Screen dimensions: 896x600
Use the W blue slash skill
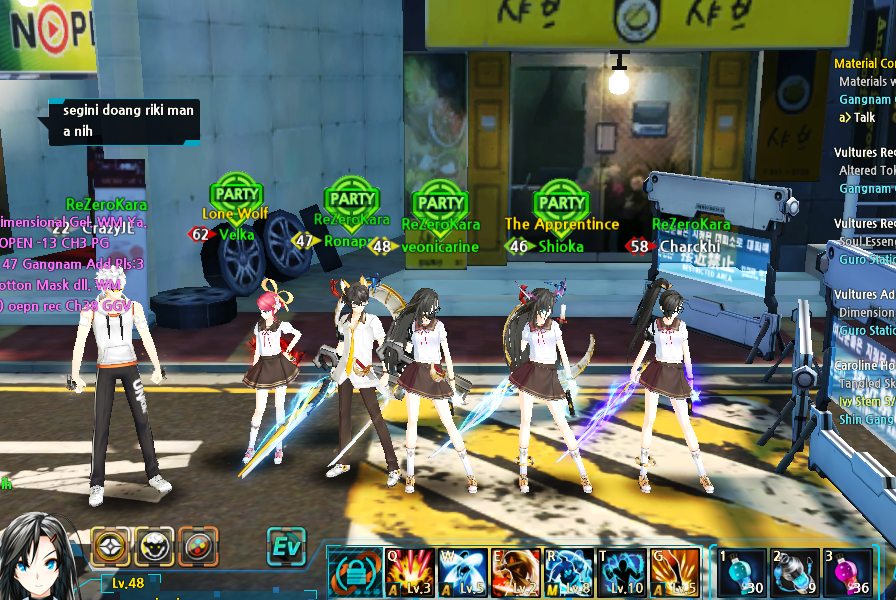coord(462,572)
